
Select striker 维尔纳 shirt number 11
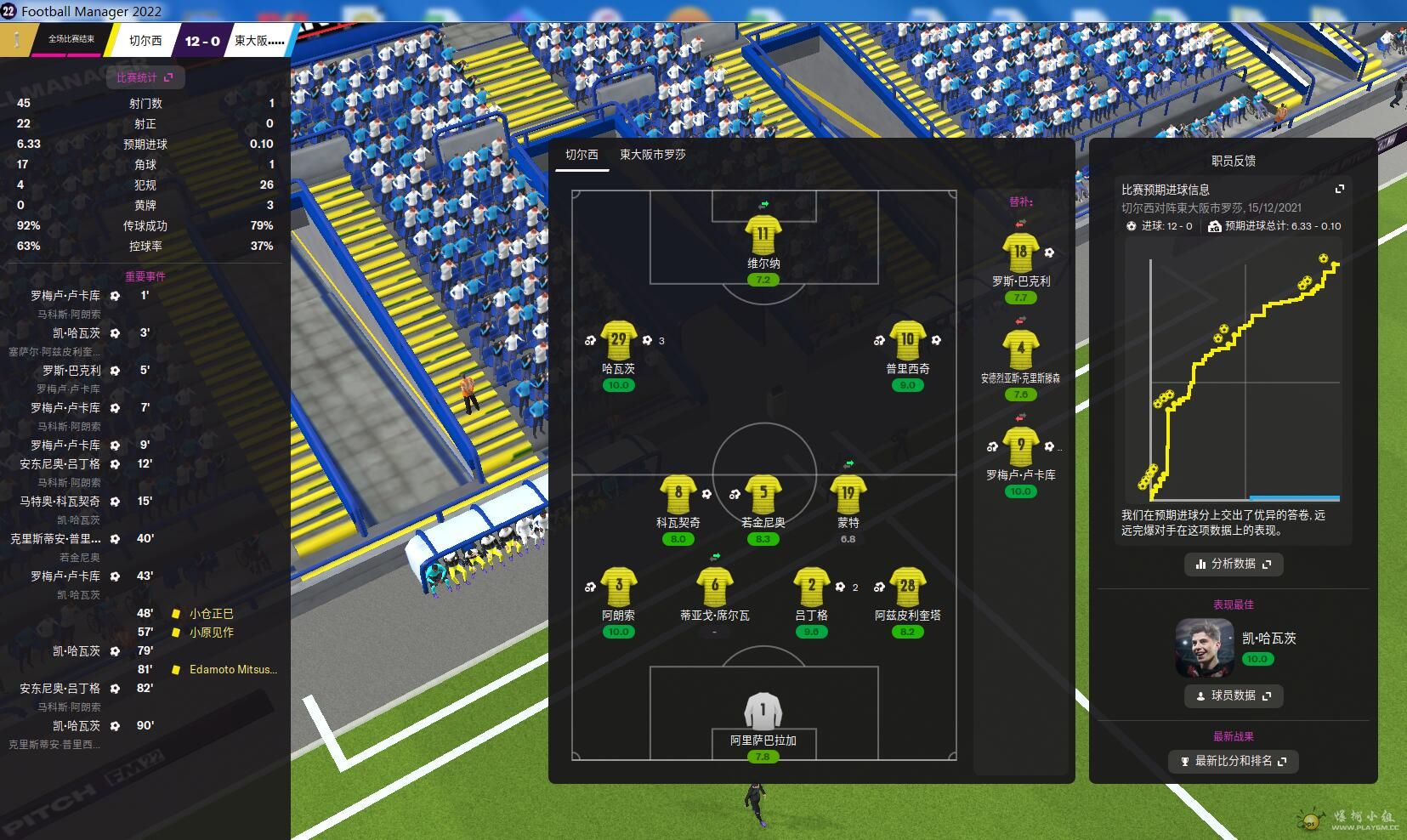pos(763,236)
